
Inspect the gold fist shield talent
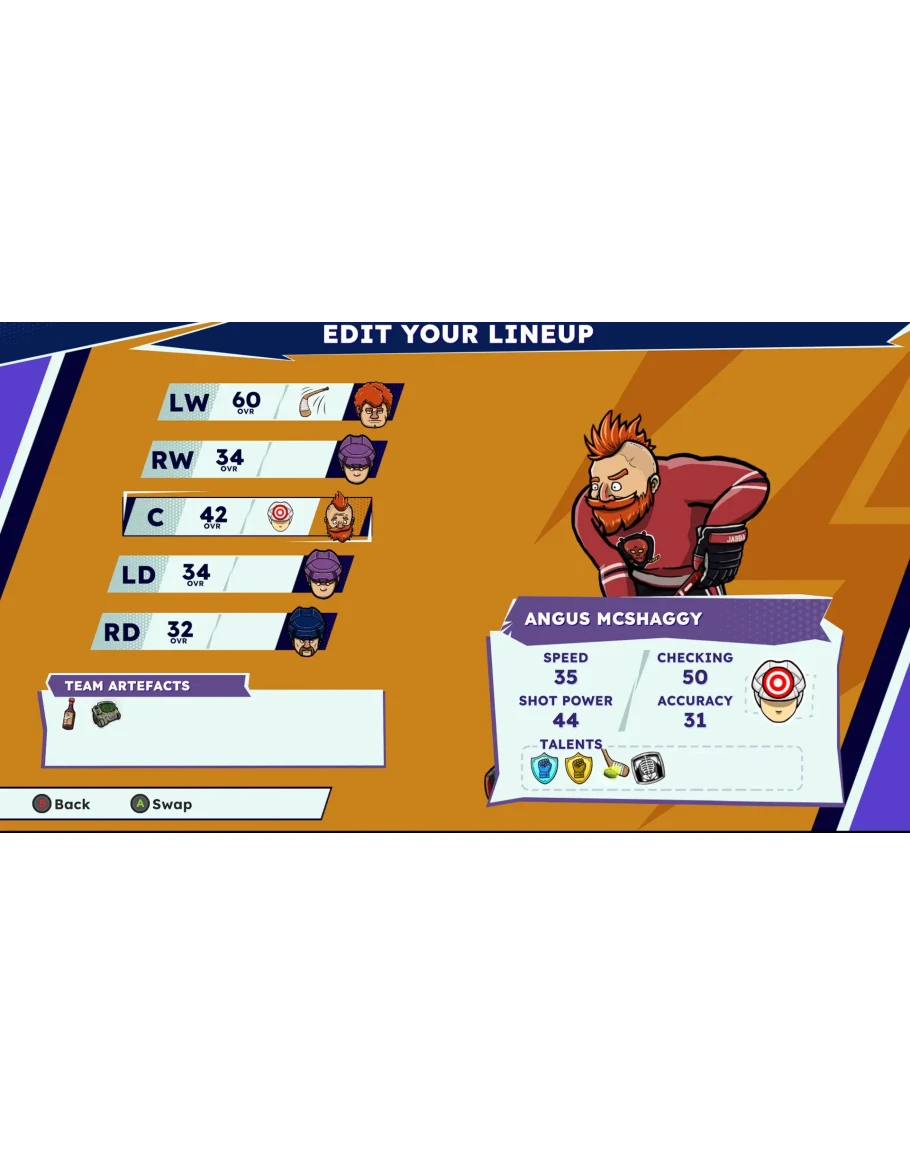click(x=578, y=768)
